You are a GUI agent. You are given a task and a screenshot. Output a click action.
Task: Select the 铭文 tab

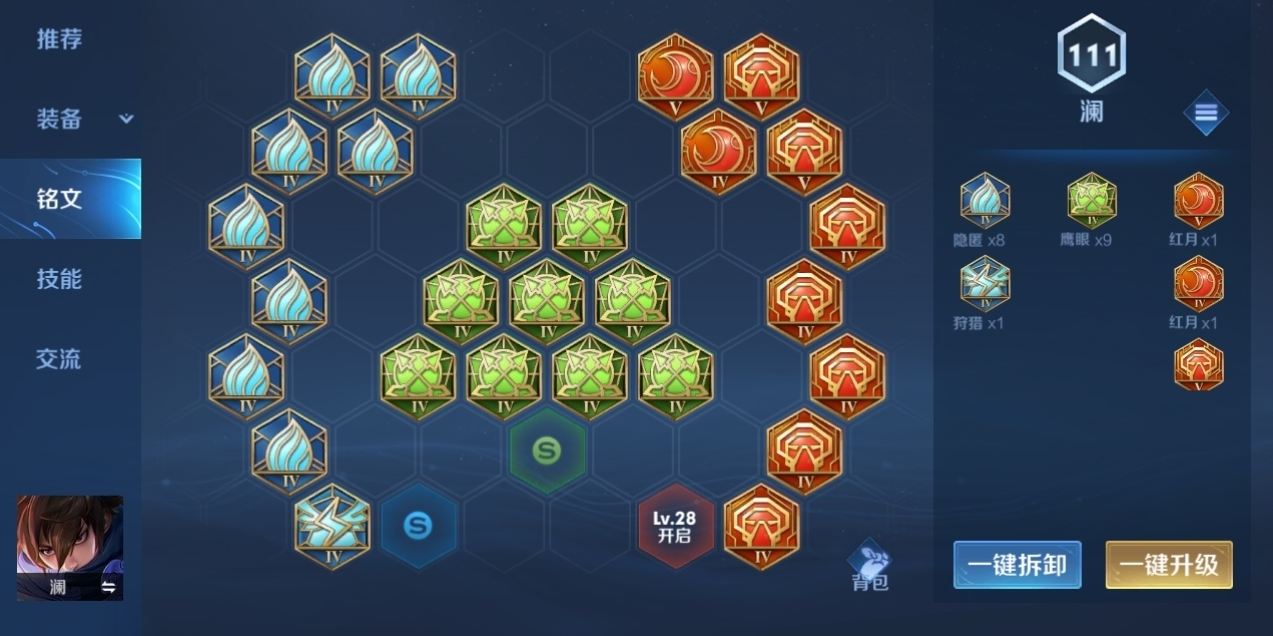coord(59,198)
